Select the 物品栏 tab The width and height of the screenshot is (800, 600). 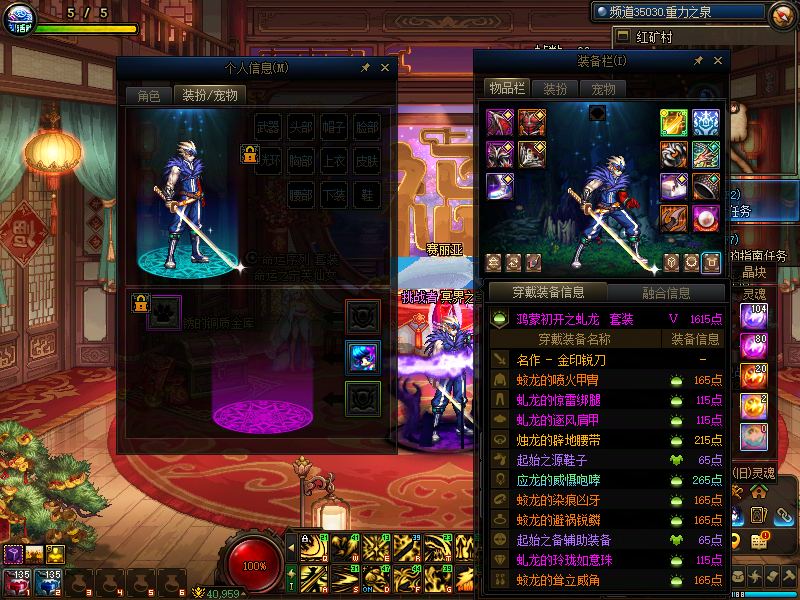(507, 89)
